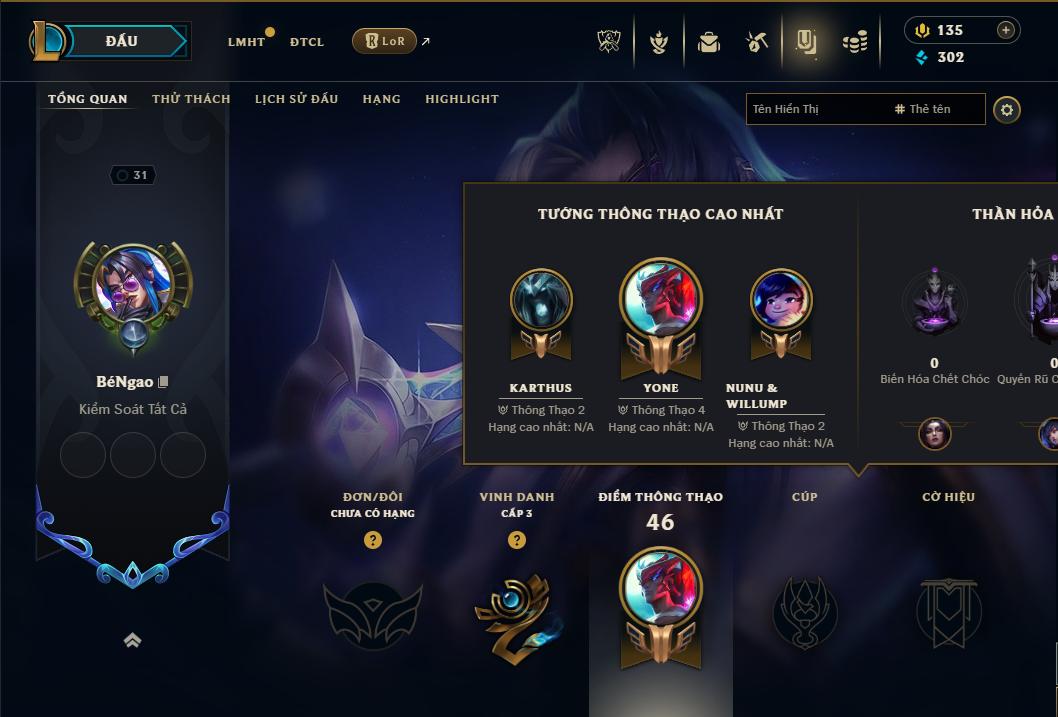This screenshot has height=717, width=1058.
Task: Open the HIGHLIGHT tab
Action: tap(462, 99)
